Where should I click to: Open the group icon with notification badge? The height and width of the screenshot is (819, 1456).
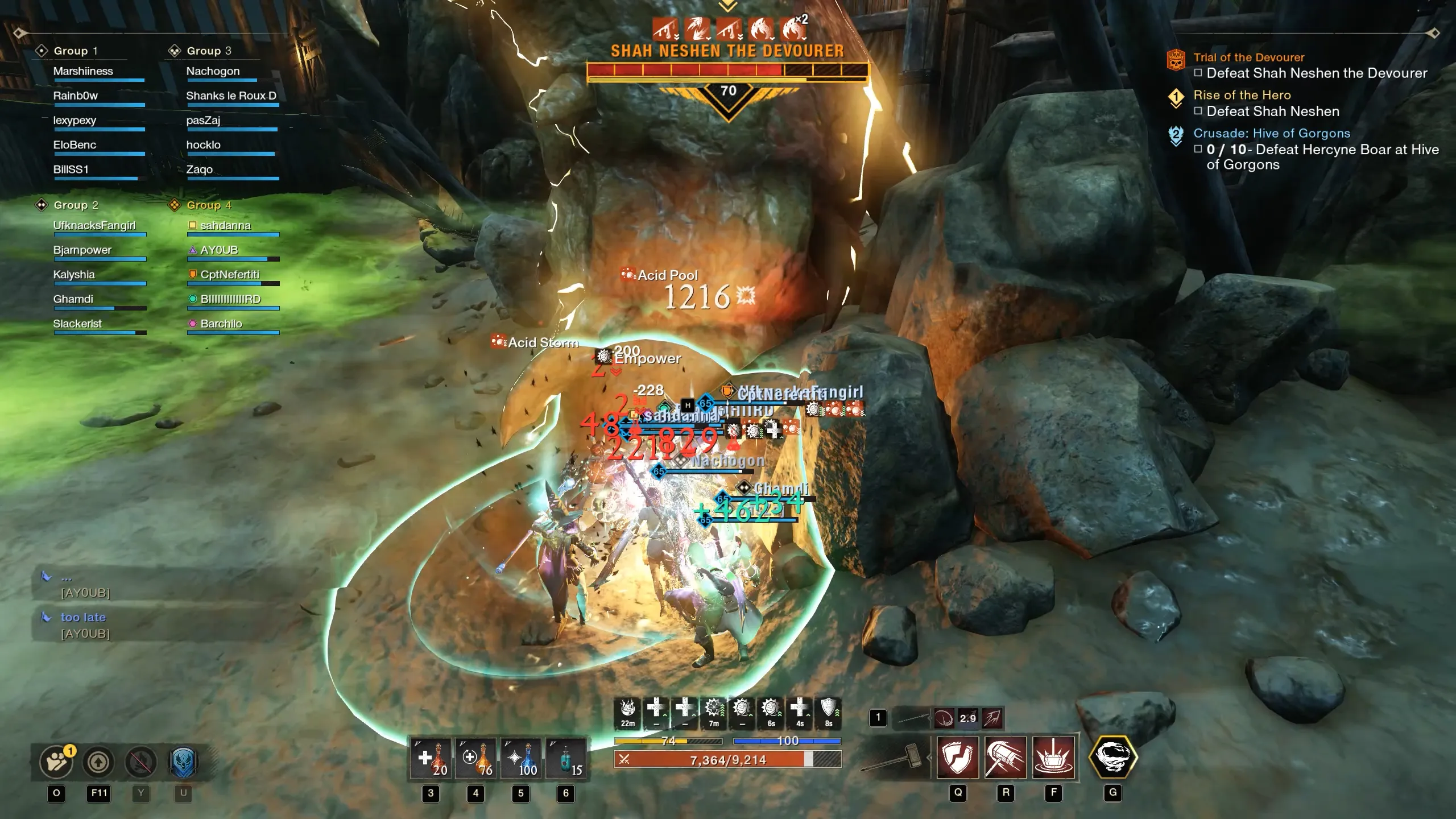[x=56, y=762]
